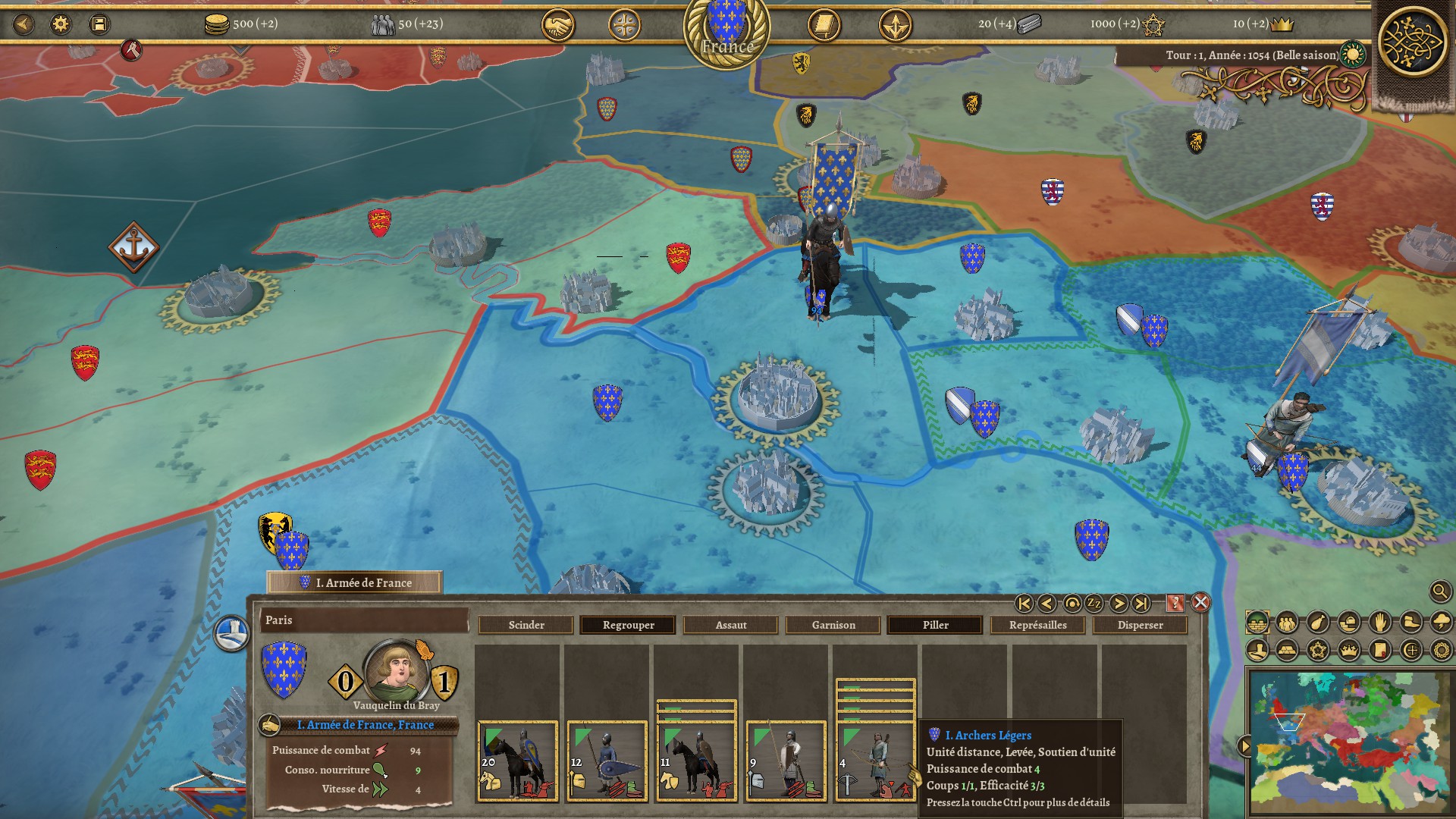
Task: Open the France nation emblem
Action: [x=726, y=30]
